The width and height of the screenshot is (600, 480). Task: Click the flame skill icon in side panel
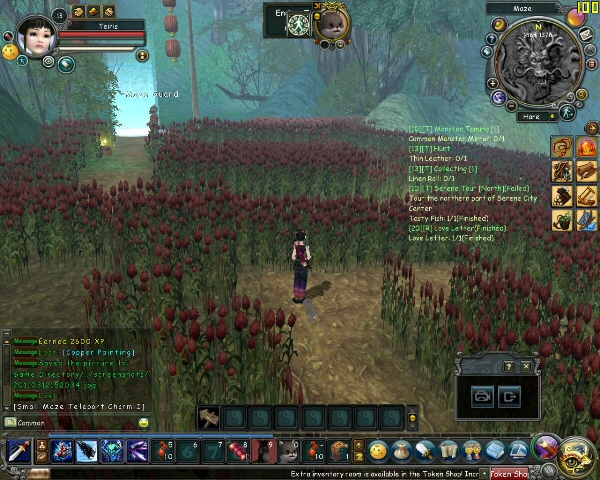[584, 149]
